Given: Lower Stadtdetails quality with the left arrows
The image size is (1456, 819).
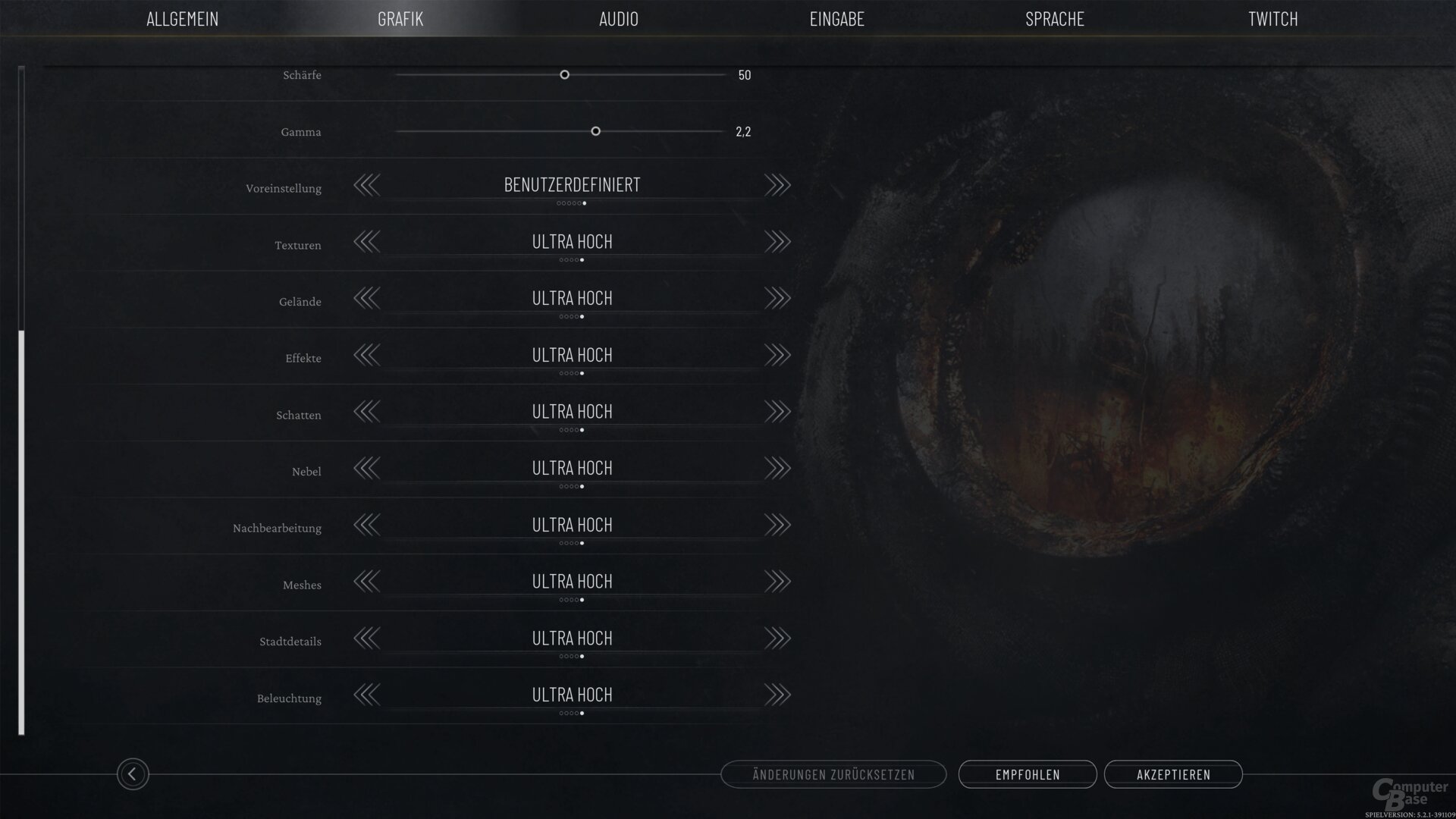Looking at the screenshot, I should point(367,638).
